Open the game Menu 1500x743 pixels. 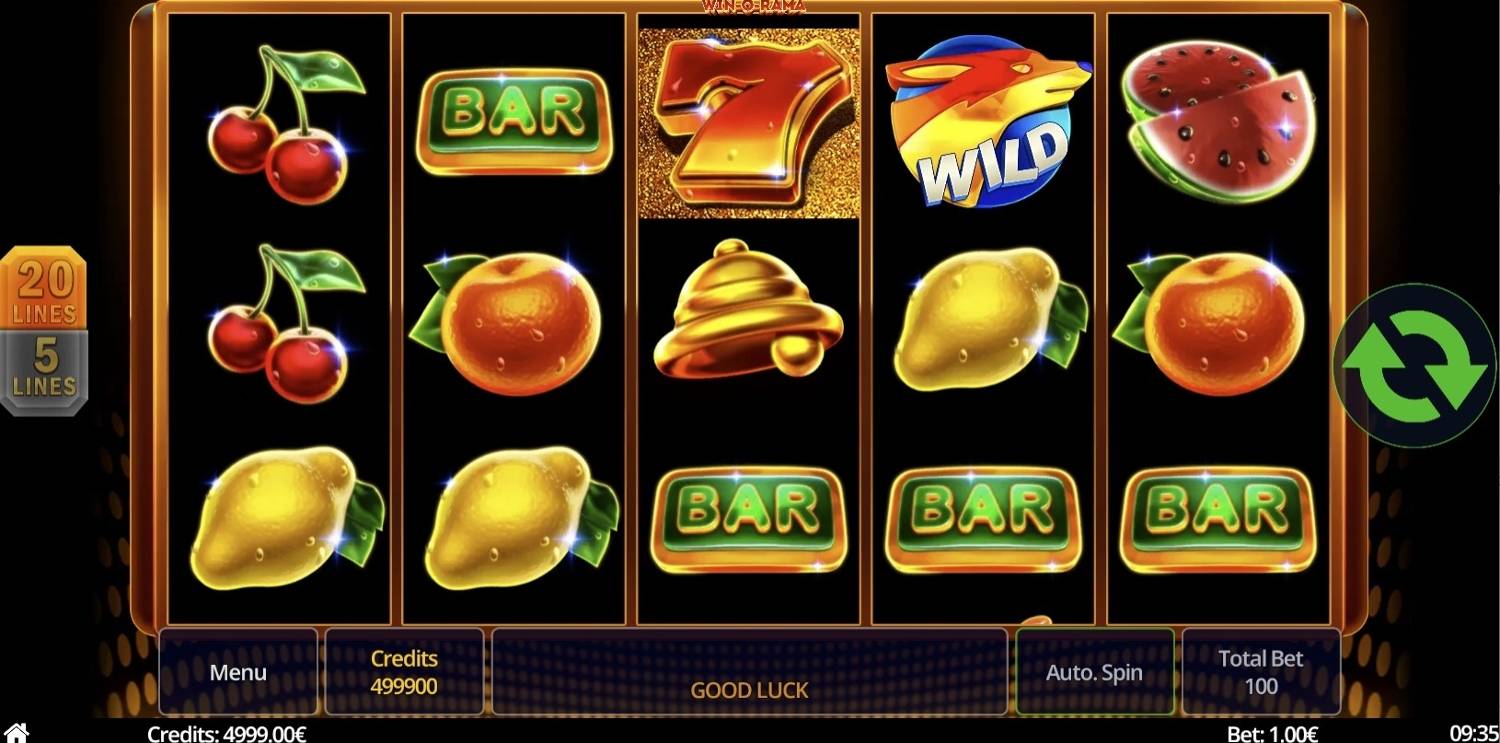click(x=238, y=672)
